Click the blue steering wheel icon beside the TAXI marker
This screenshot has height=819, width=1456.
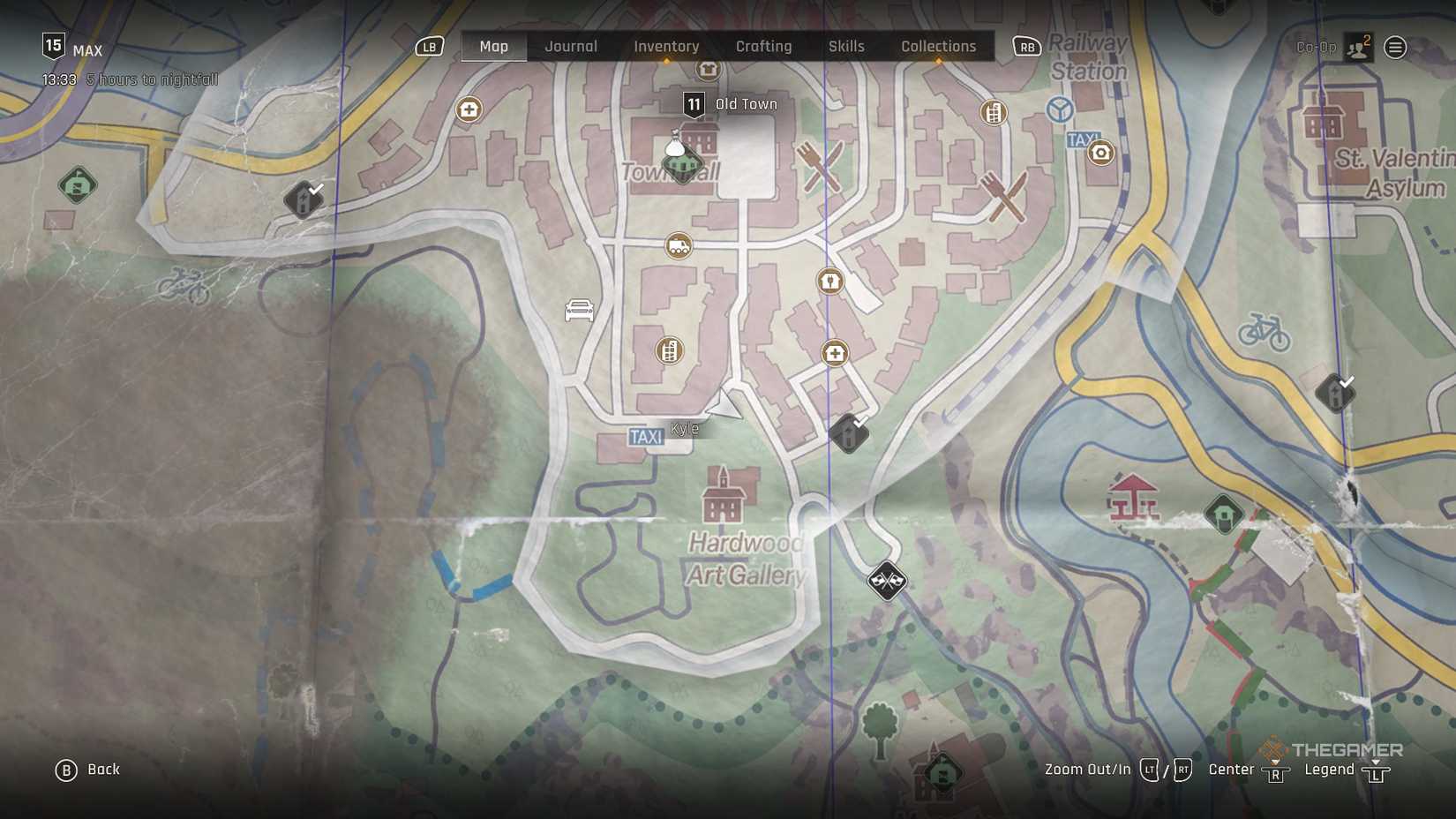1059,109
